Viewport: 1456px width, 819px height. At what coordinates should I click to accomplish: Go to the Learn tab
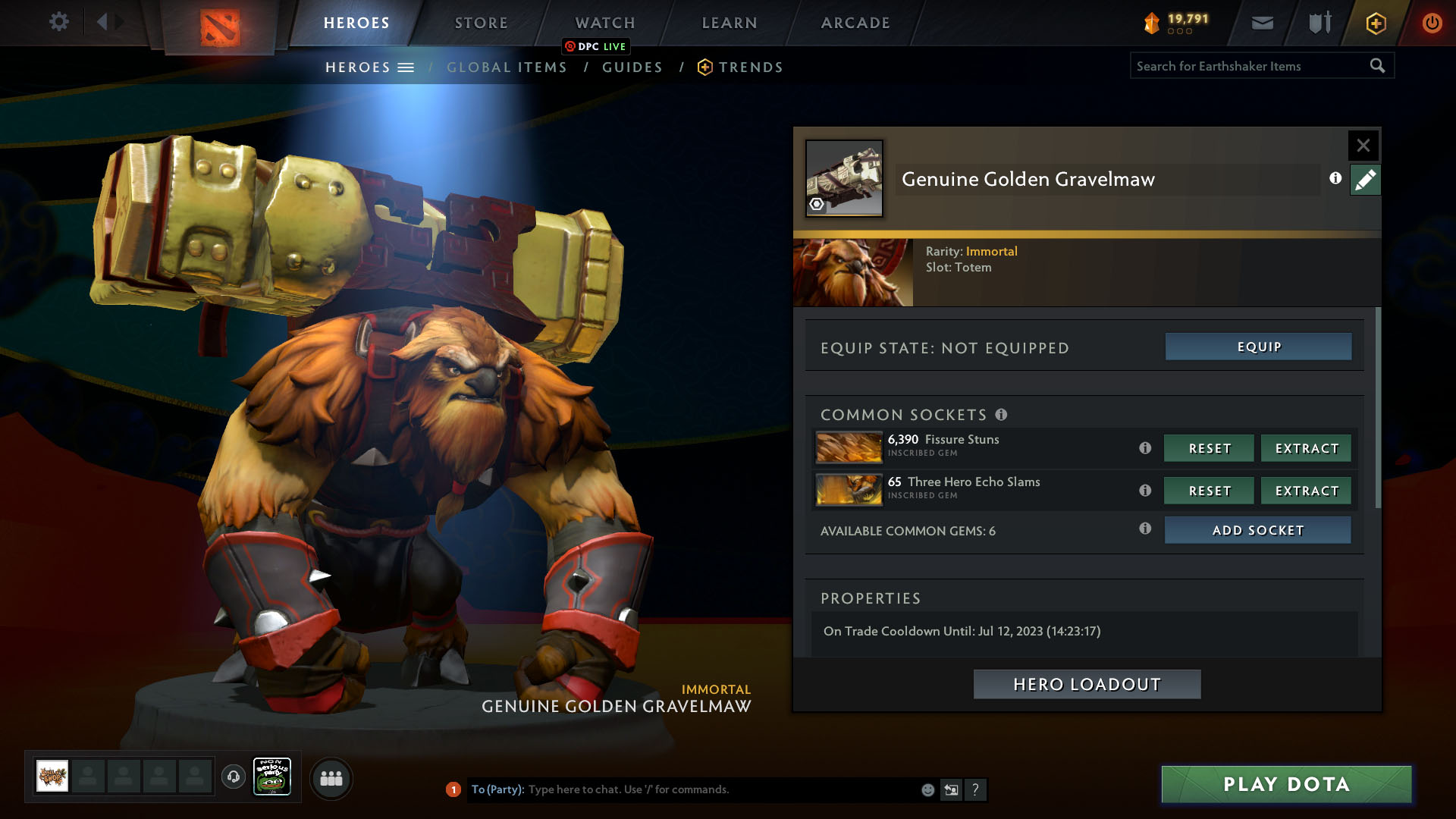click(x=729, y=23)
